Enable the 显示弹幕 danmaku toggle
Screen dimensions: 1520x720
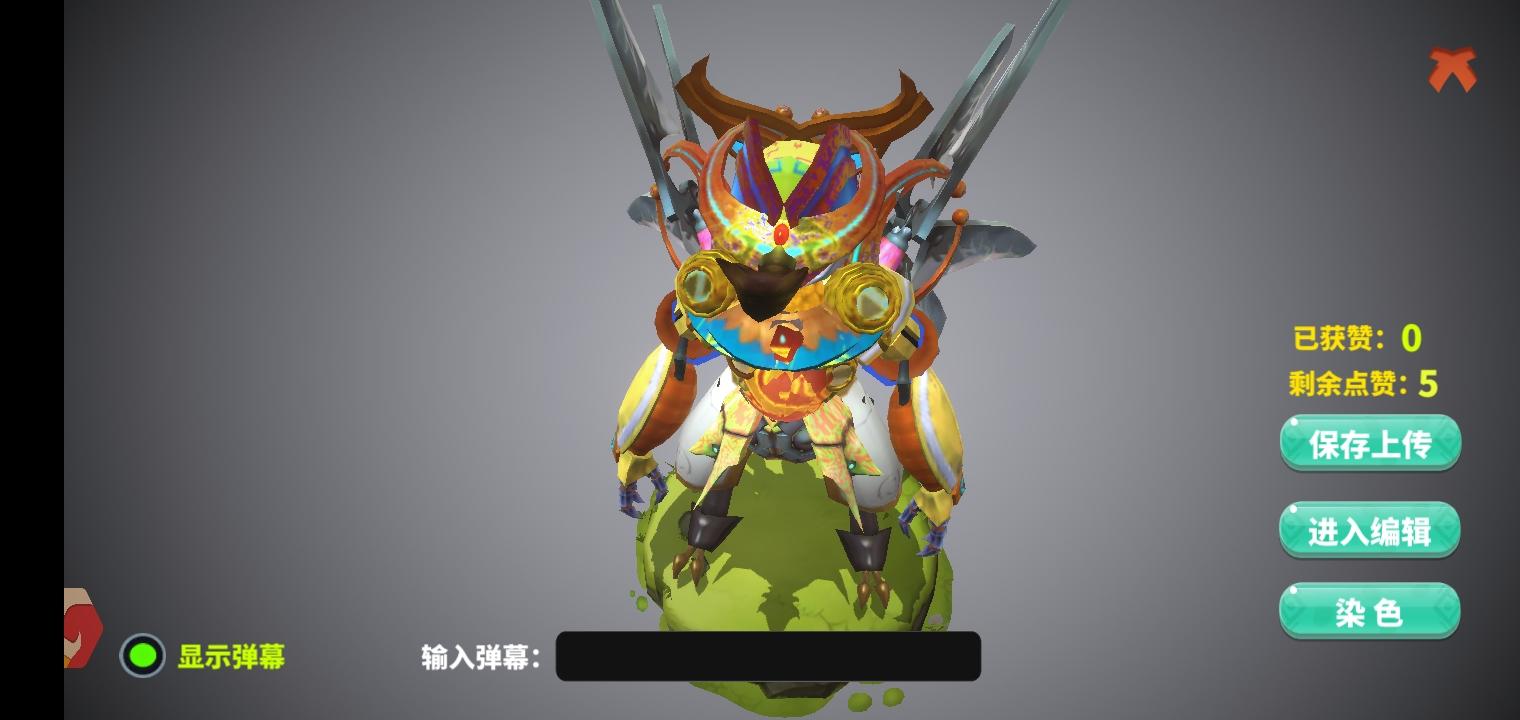(x=142, y=656)
